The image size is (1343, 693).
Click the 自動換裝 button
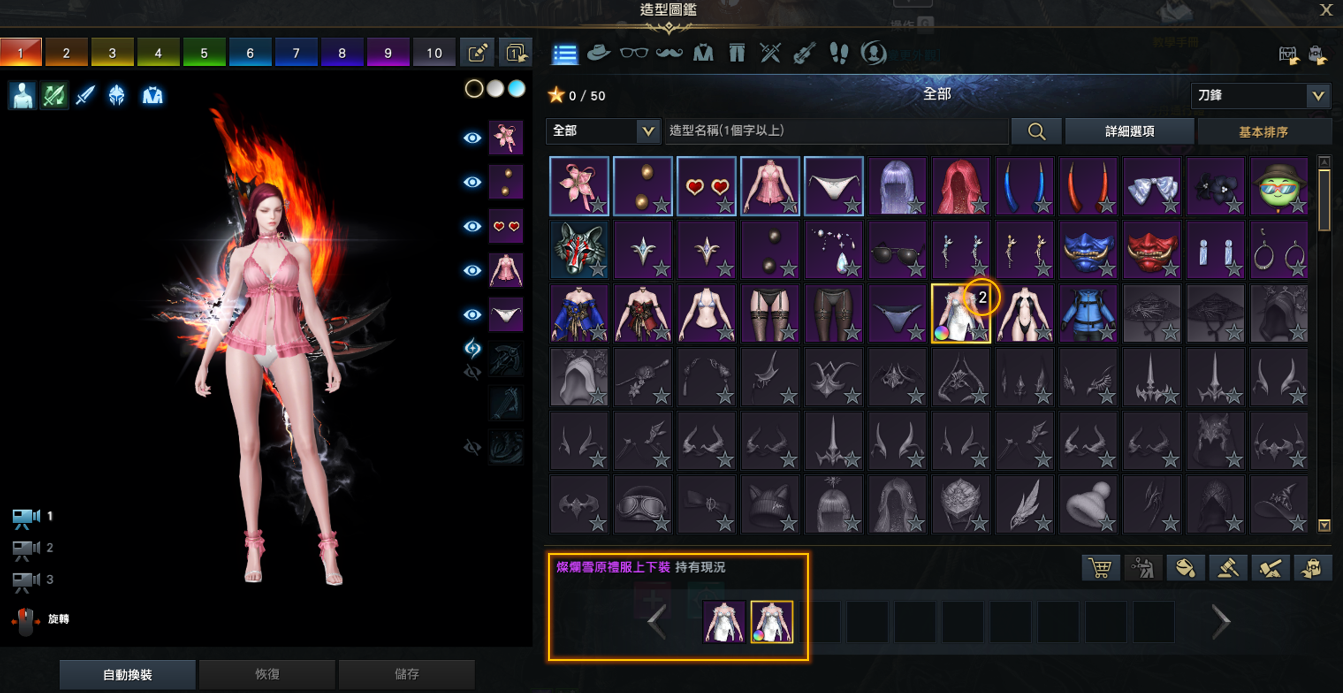128,675
